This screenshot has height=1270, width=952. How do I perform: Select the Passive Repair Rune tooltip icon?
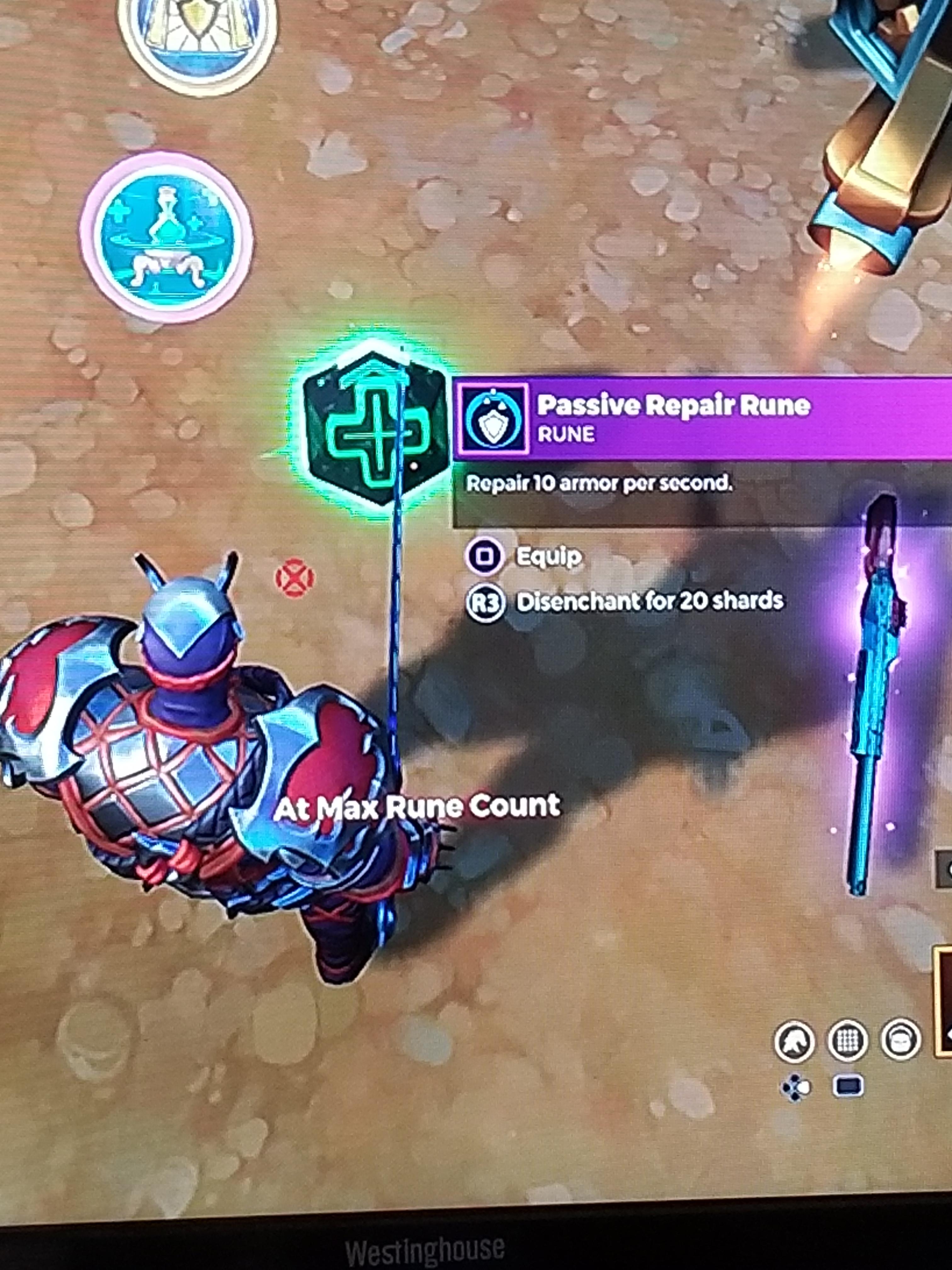(x=493, y=419)
